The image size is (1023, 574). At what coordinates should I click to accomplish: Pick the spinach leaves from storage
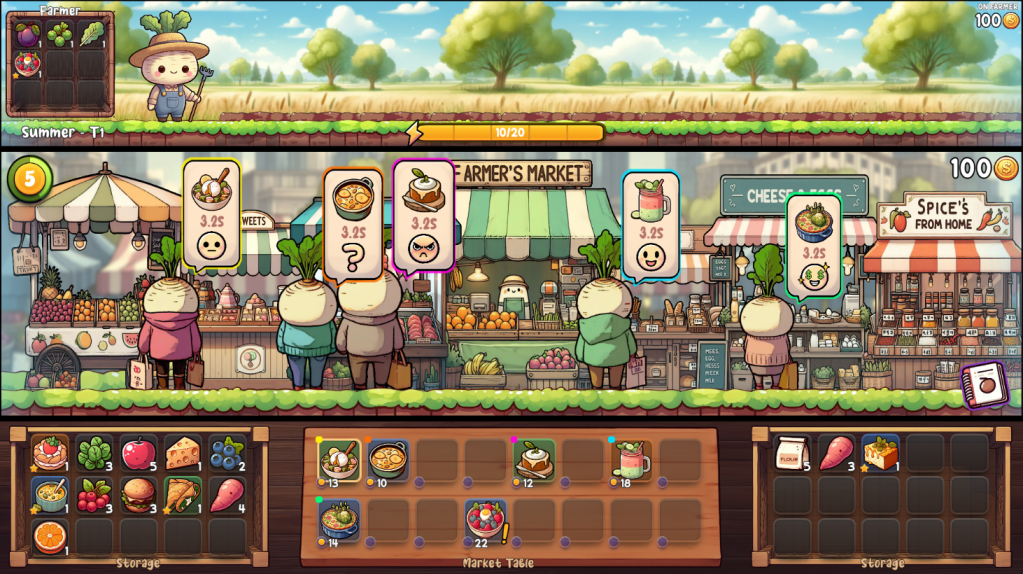pos(94,453)
